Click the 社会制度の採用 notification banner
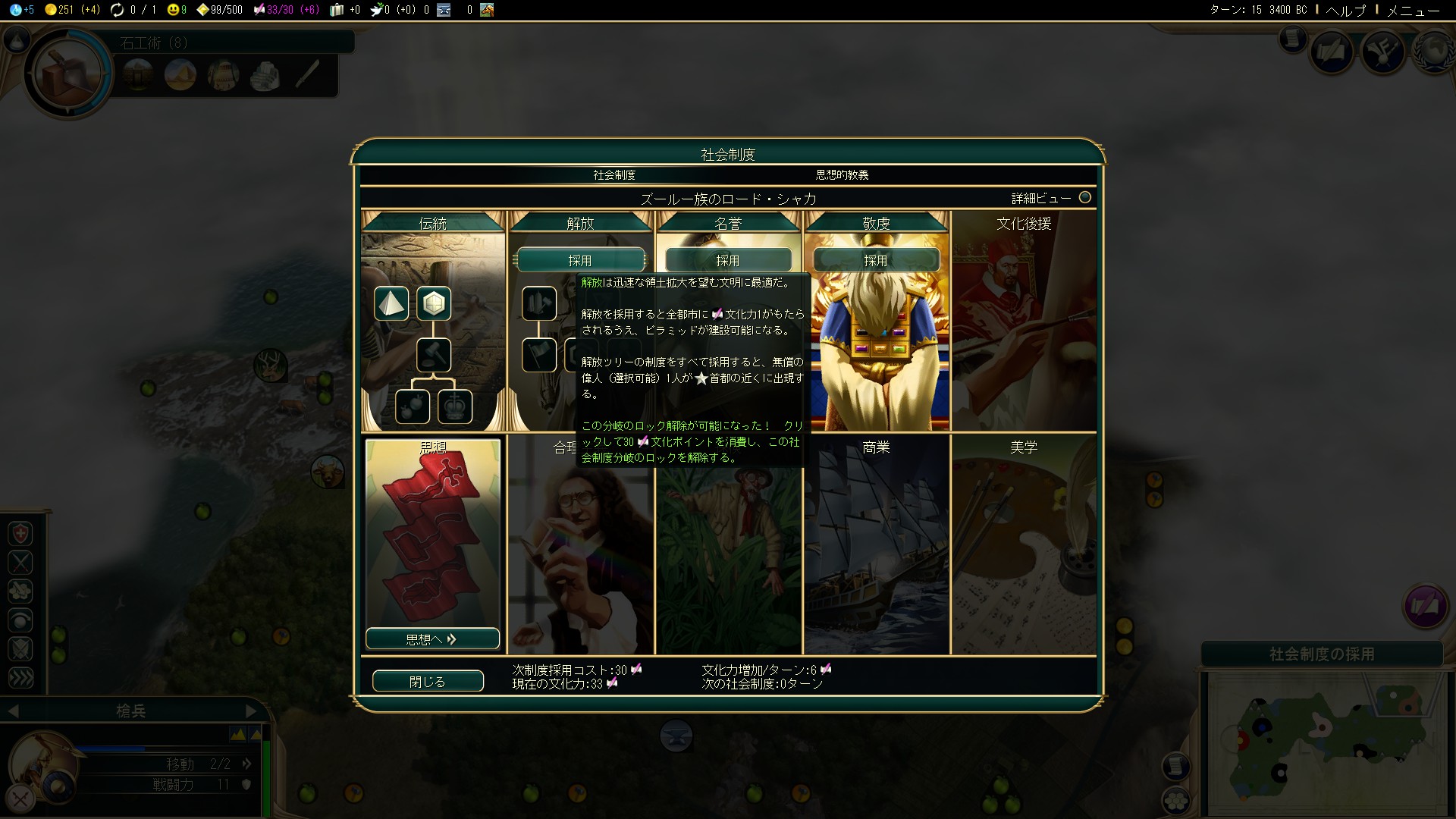Image resolution: width=1456 pixels, height=819 pixels. click(x=1322, y=654)
